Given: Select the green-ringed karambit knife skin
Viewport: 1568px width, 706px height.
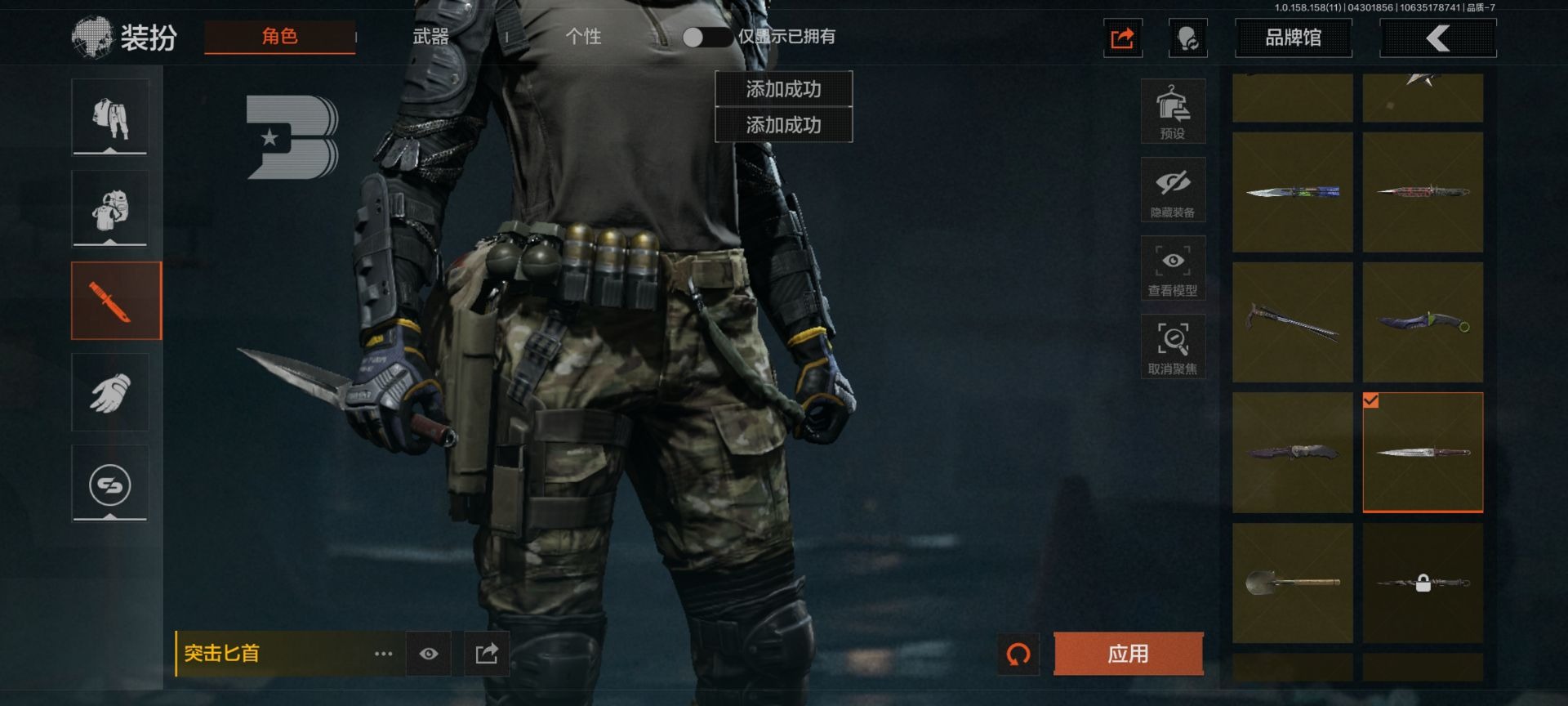Looking at the screenshot, I should (1423, 322).
